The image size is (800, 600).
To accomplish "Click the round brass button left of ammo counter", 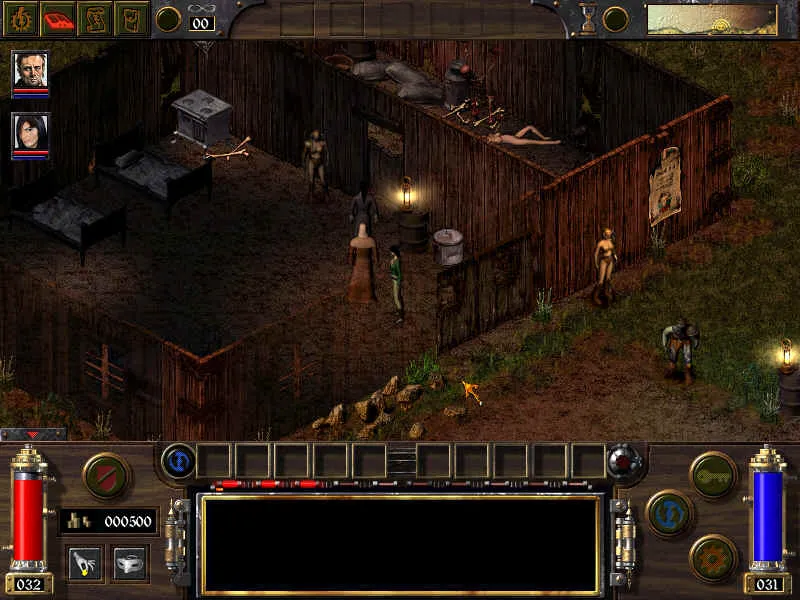I will pyautogui.click(x=168, y=19).
